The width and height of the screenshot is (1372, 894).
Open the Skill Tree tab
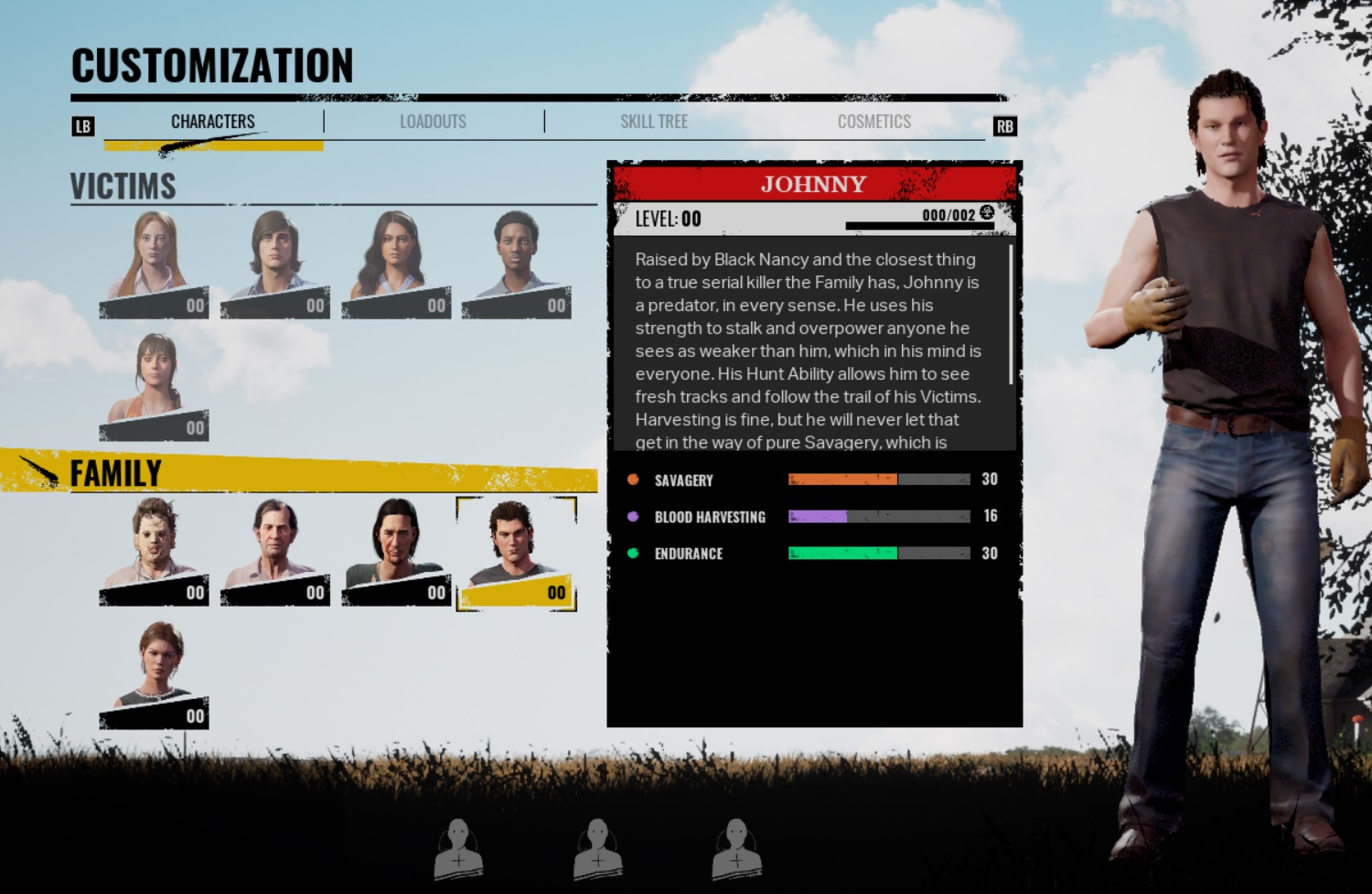(x=653, y=120)
